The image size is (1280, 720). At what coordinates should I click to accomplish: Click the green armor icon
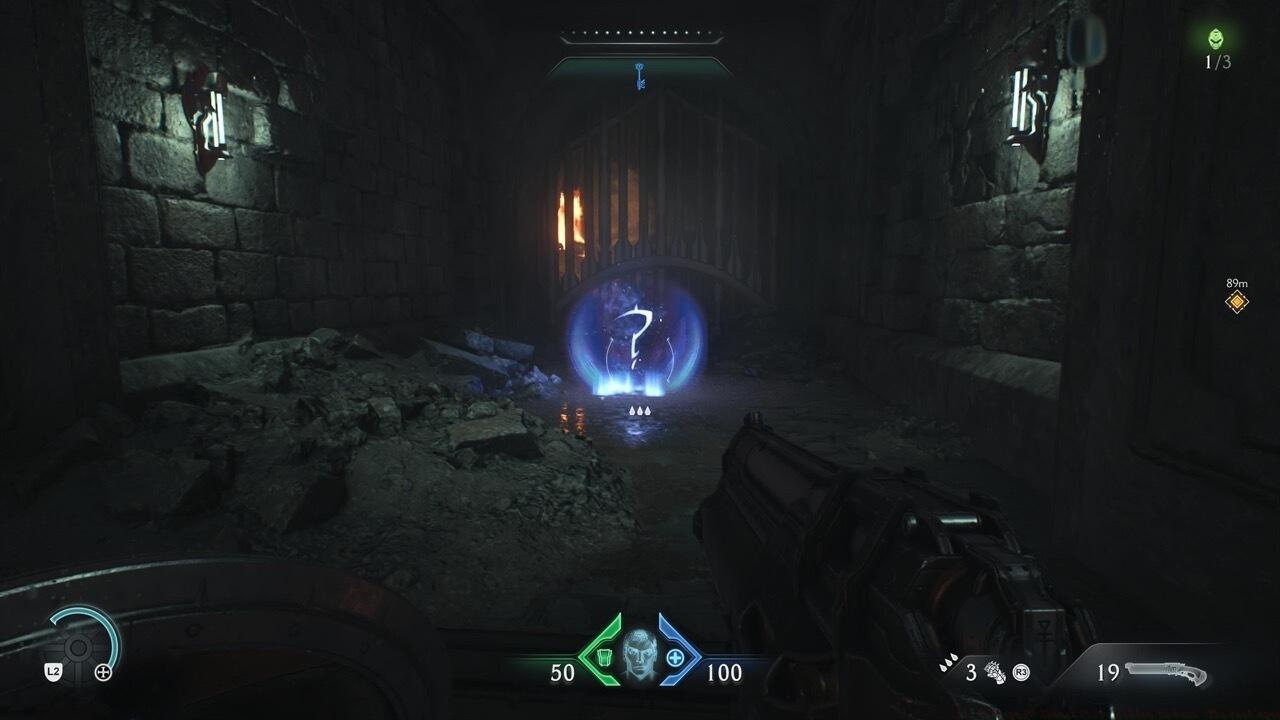[602, 657]
